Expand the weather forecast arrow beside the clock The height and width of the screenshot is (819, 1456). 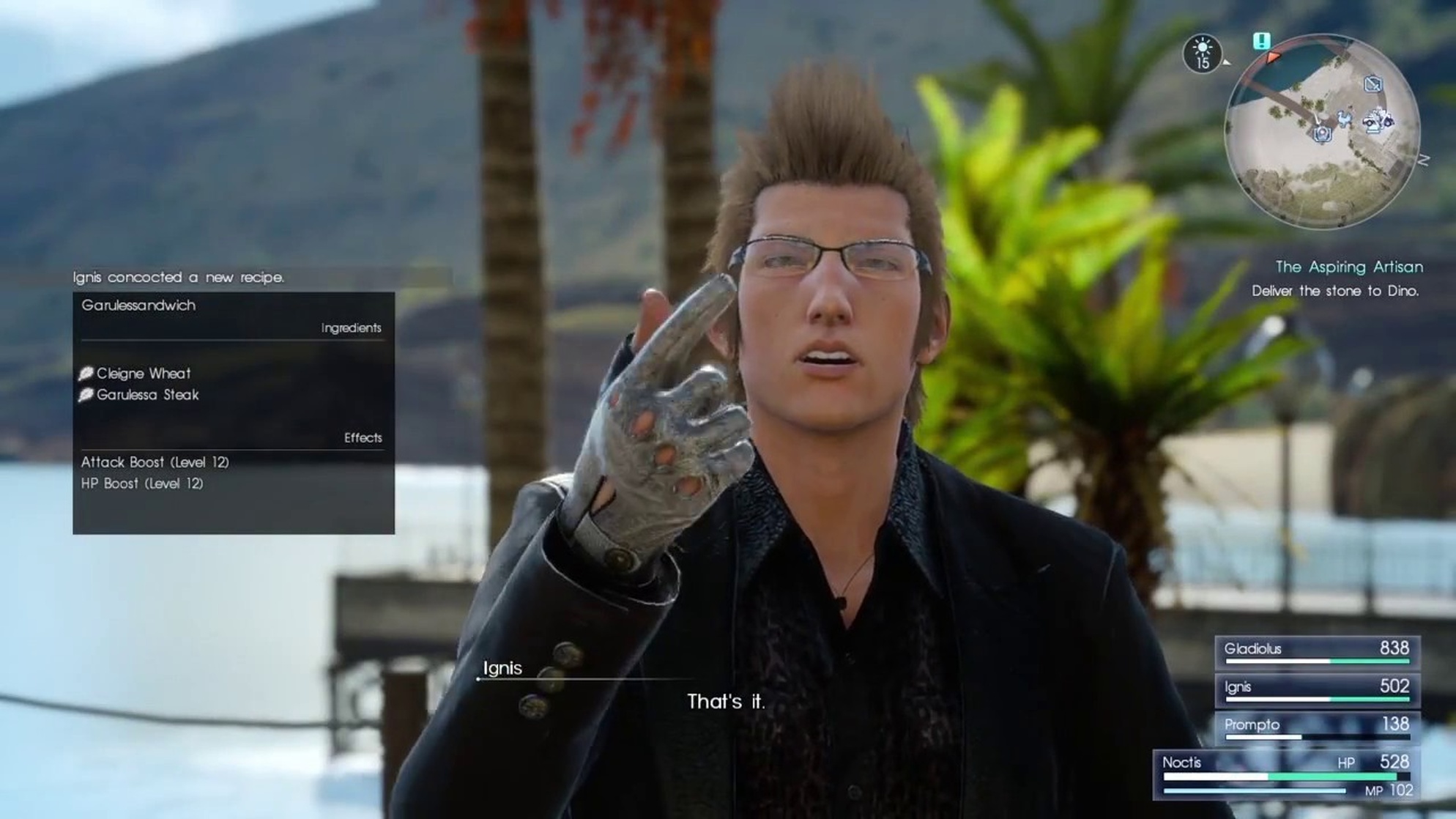[x=1226, y=63]
